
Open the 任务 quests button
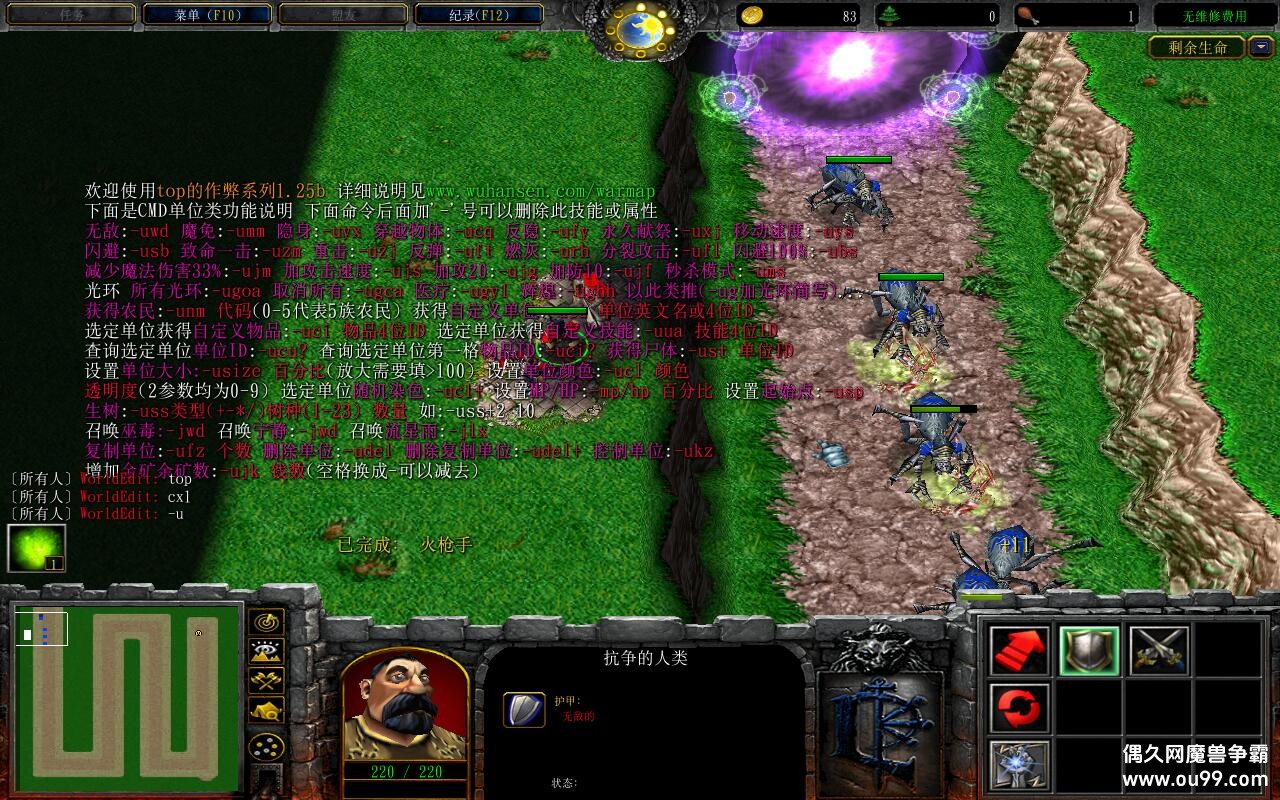coord(71,15)
